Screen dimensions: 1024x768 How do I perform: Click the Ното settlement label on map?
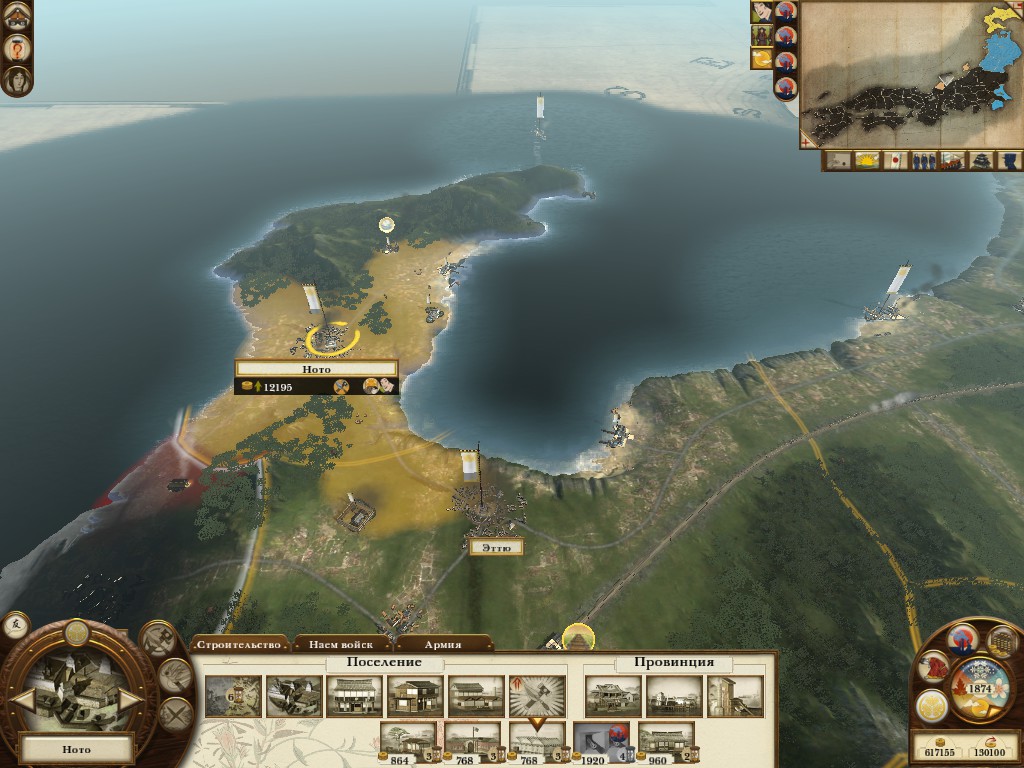pyautogui.click(x=316, y=369)
